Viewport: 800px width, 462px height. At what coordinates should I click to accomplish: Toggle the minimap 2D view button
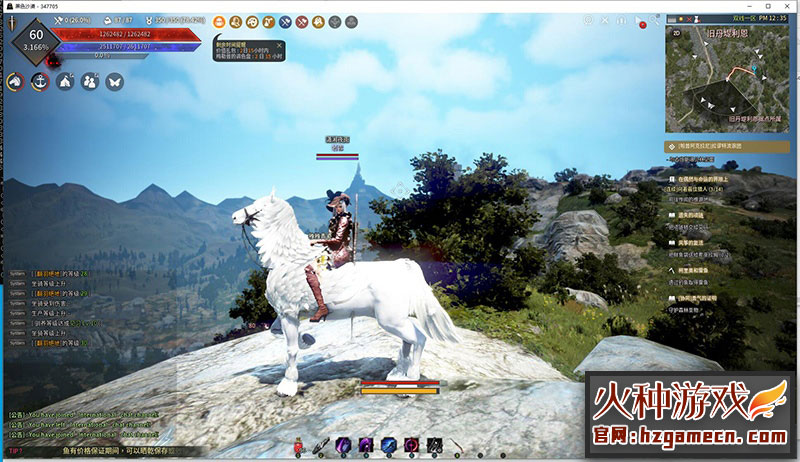[675, 33]
